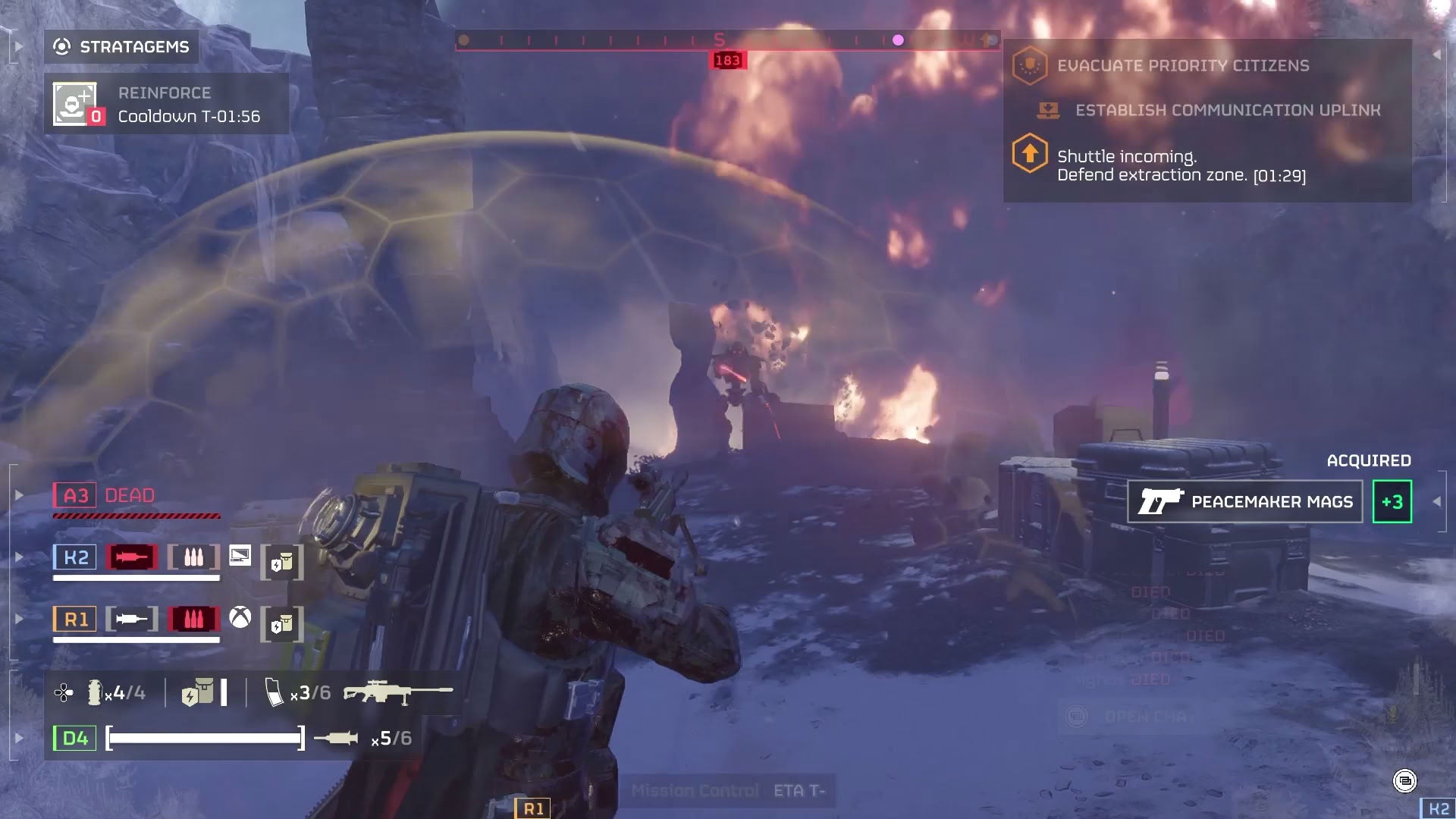Screen dimensions: 1456x819
Task: Click the D4 player tag
Action: tap(74, 739)
